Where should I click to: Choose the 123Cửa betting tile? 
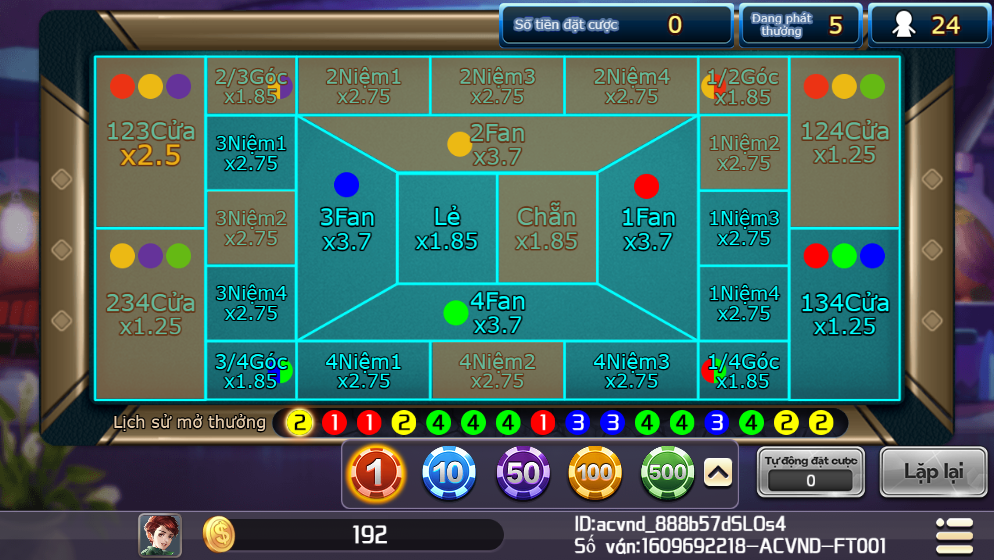(x=150, y=143)
